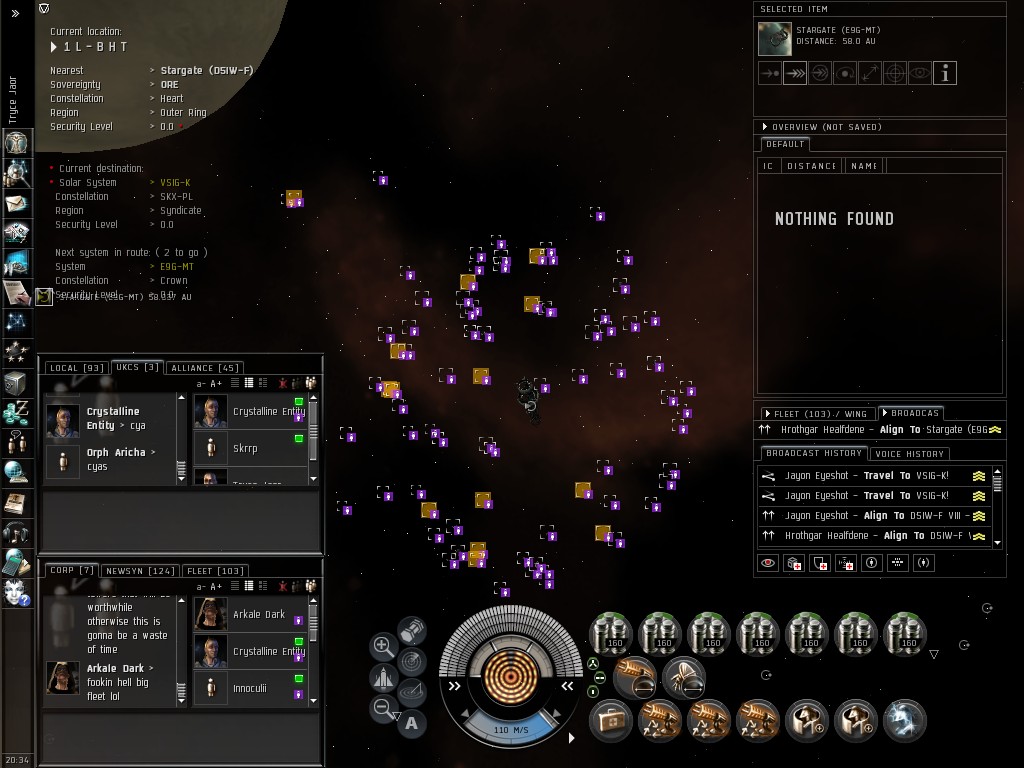Activate the cargo medkit module
Image resolution: width=1024 pixels, height=768 pixels.
pyautogui.click(x=610, y=719)
